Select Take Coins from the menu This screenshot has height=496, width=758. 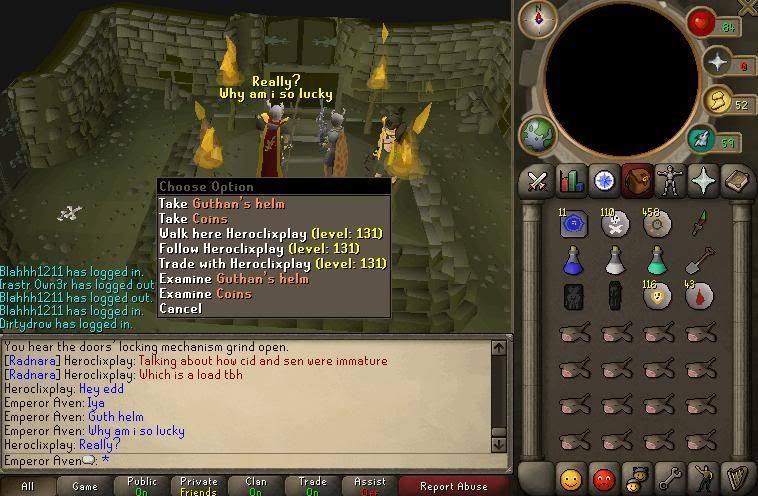tap(193, 218)
